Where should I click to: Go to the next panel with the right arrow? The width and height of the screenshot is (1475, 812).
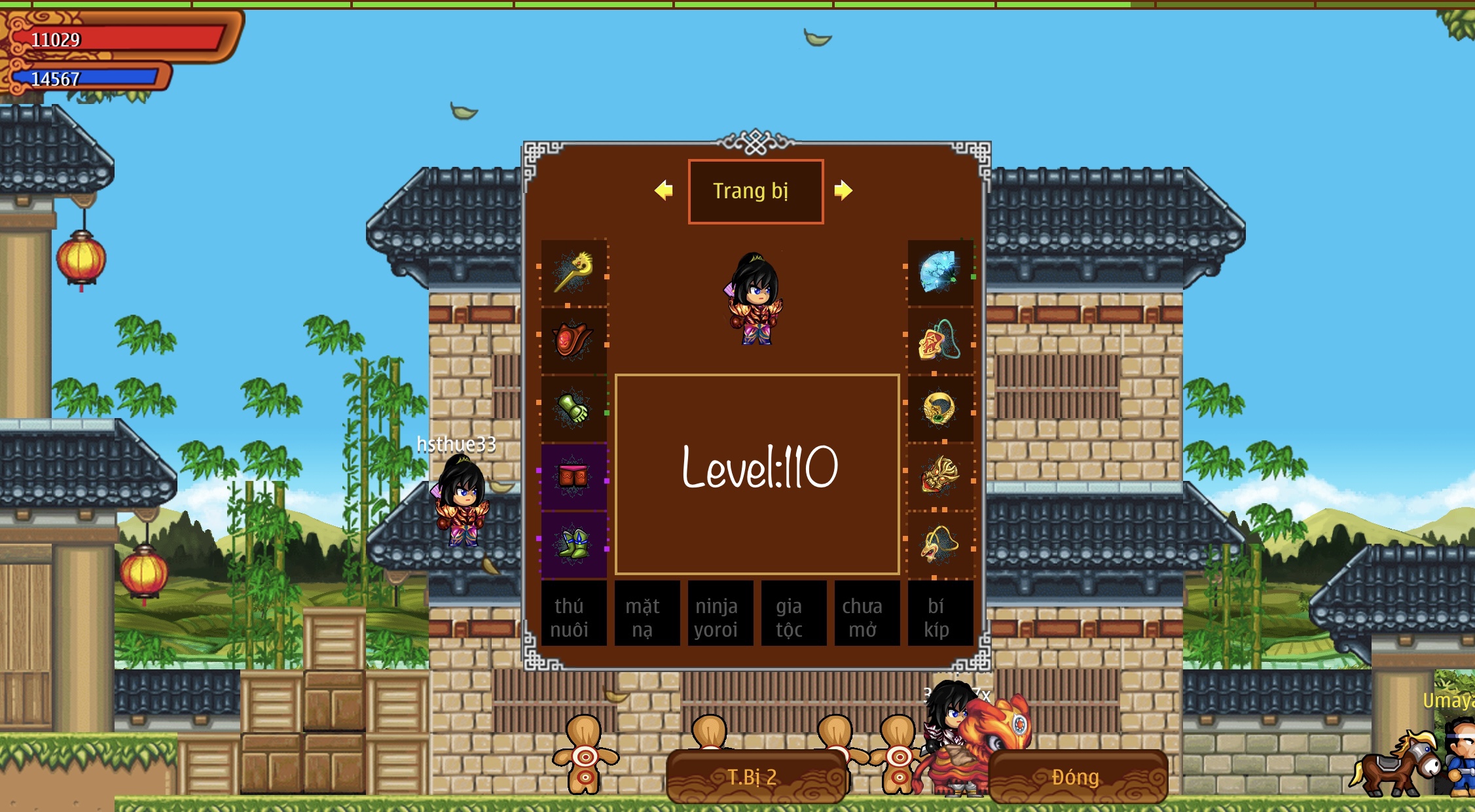click(843, 190)
